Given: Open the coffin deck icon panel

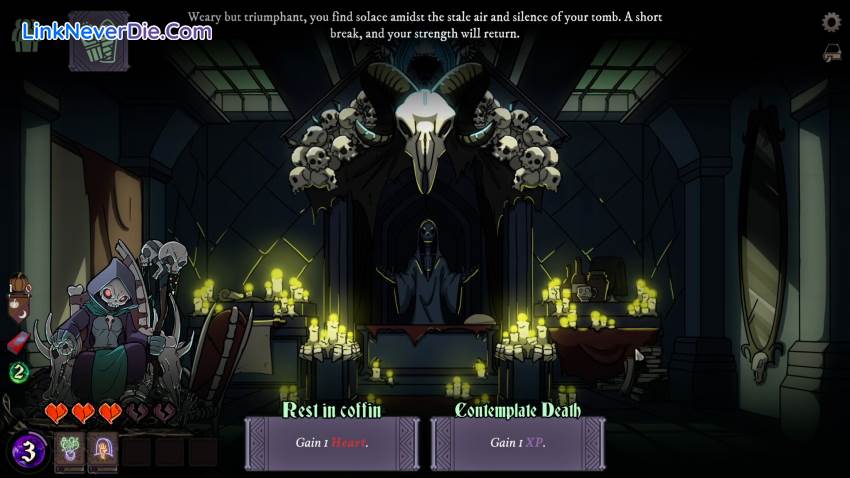Looking at the screenshot, I should [x=98, y=38].
